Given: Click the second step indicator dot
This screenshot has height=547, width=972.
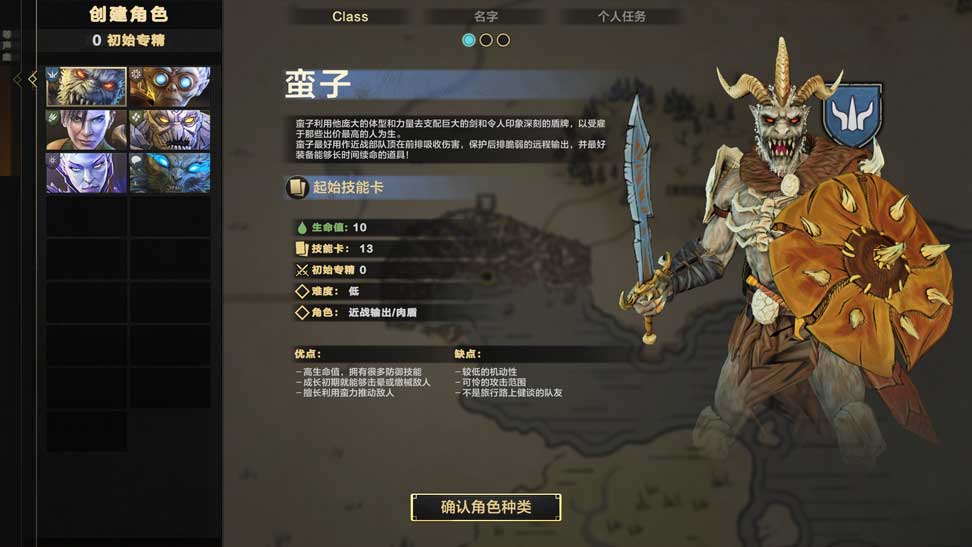Looking at the screenshot, I should [486, 40].
